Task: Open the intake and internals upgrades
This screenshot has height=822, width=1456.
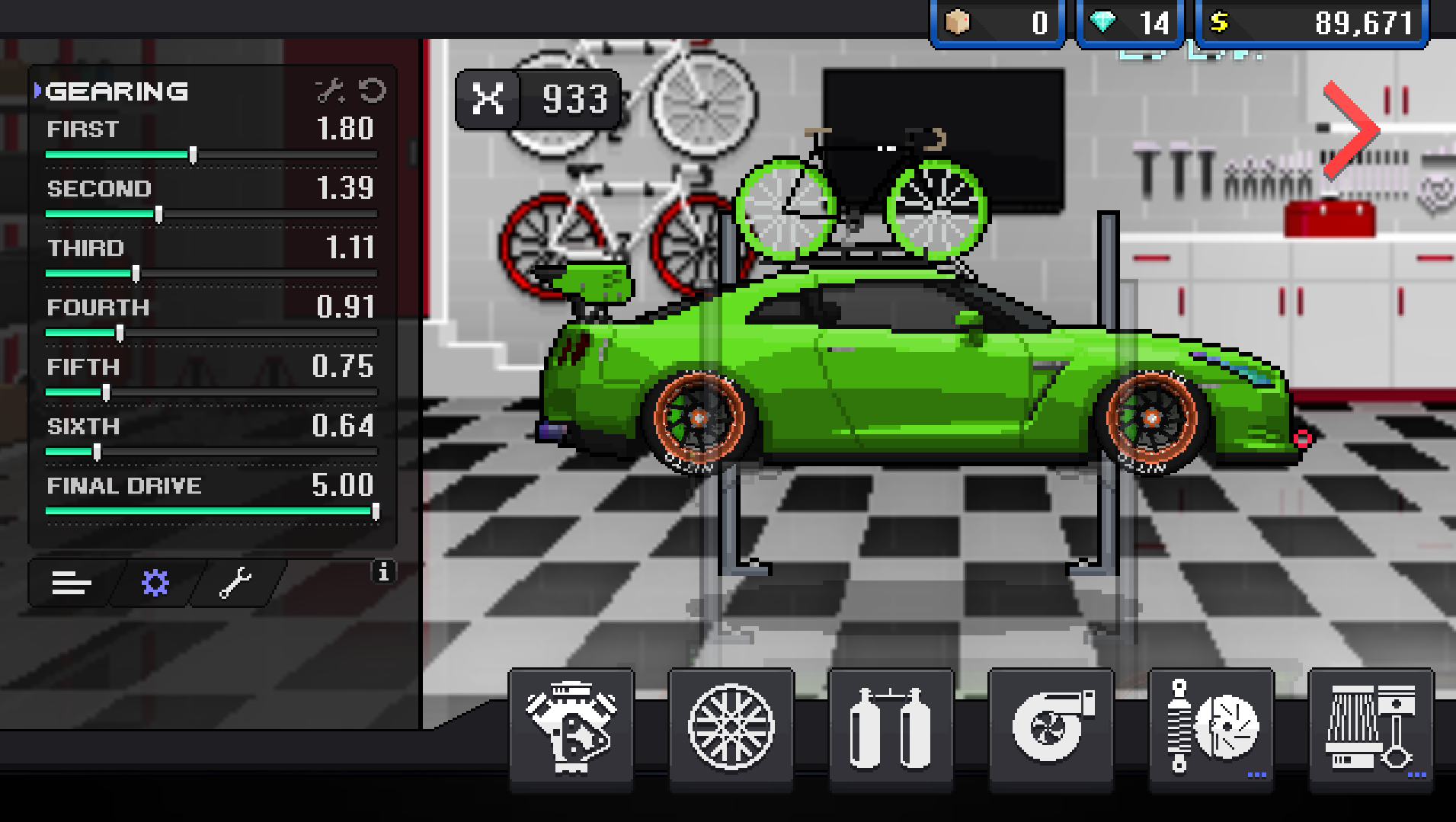Action: 1370,728
